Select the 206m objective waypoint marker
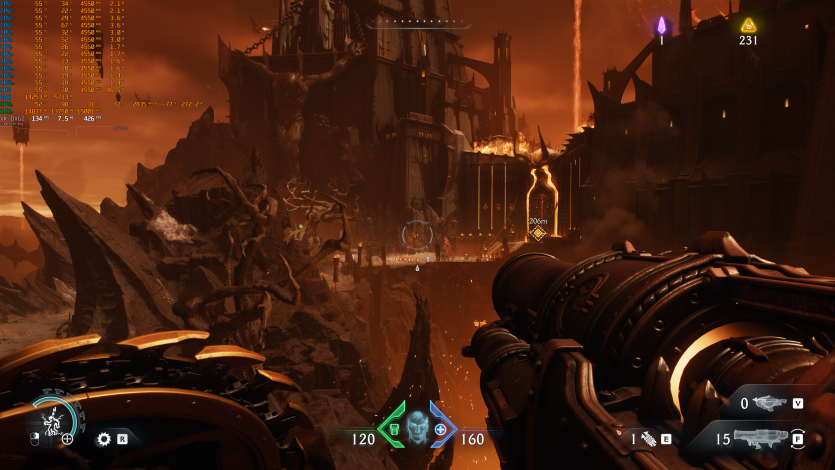 coord(538,233)
